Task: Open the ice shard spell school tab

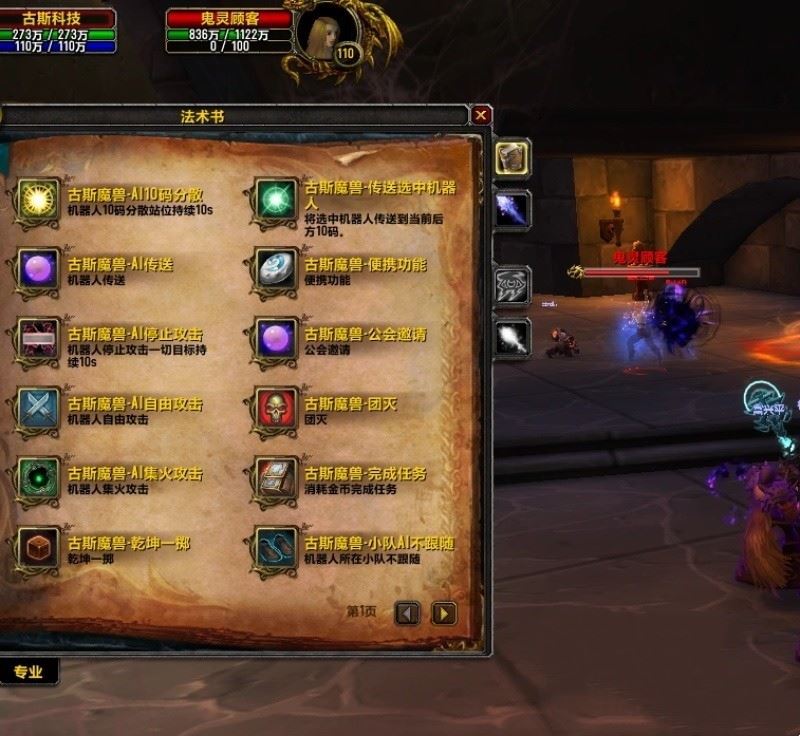Action: [x=513, y=209]
